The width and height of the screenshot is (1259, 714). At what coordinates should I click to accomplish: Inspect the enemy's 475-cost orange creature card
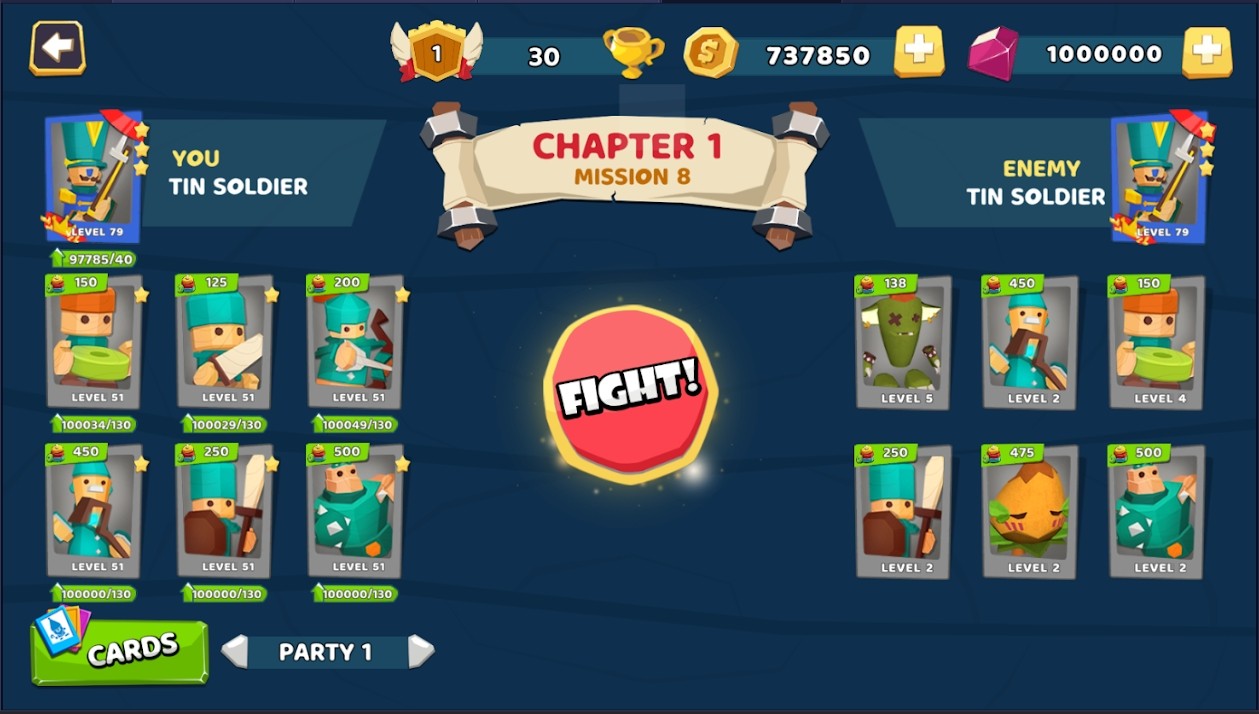1029,512
